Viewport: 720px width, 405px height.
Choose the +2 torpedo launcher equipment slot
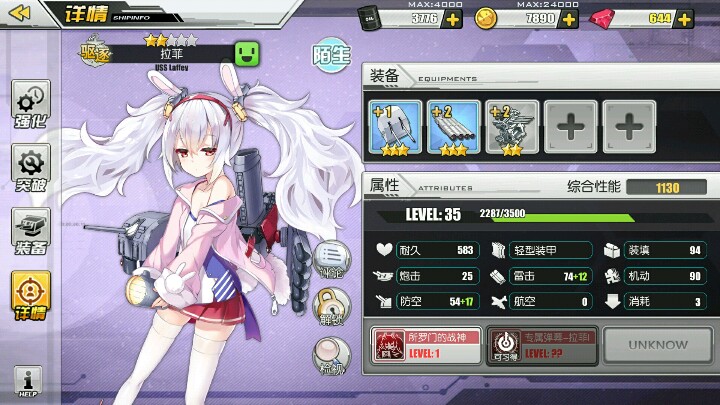[x=453, y=126]
